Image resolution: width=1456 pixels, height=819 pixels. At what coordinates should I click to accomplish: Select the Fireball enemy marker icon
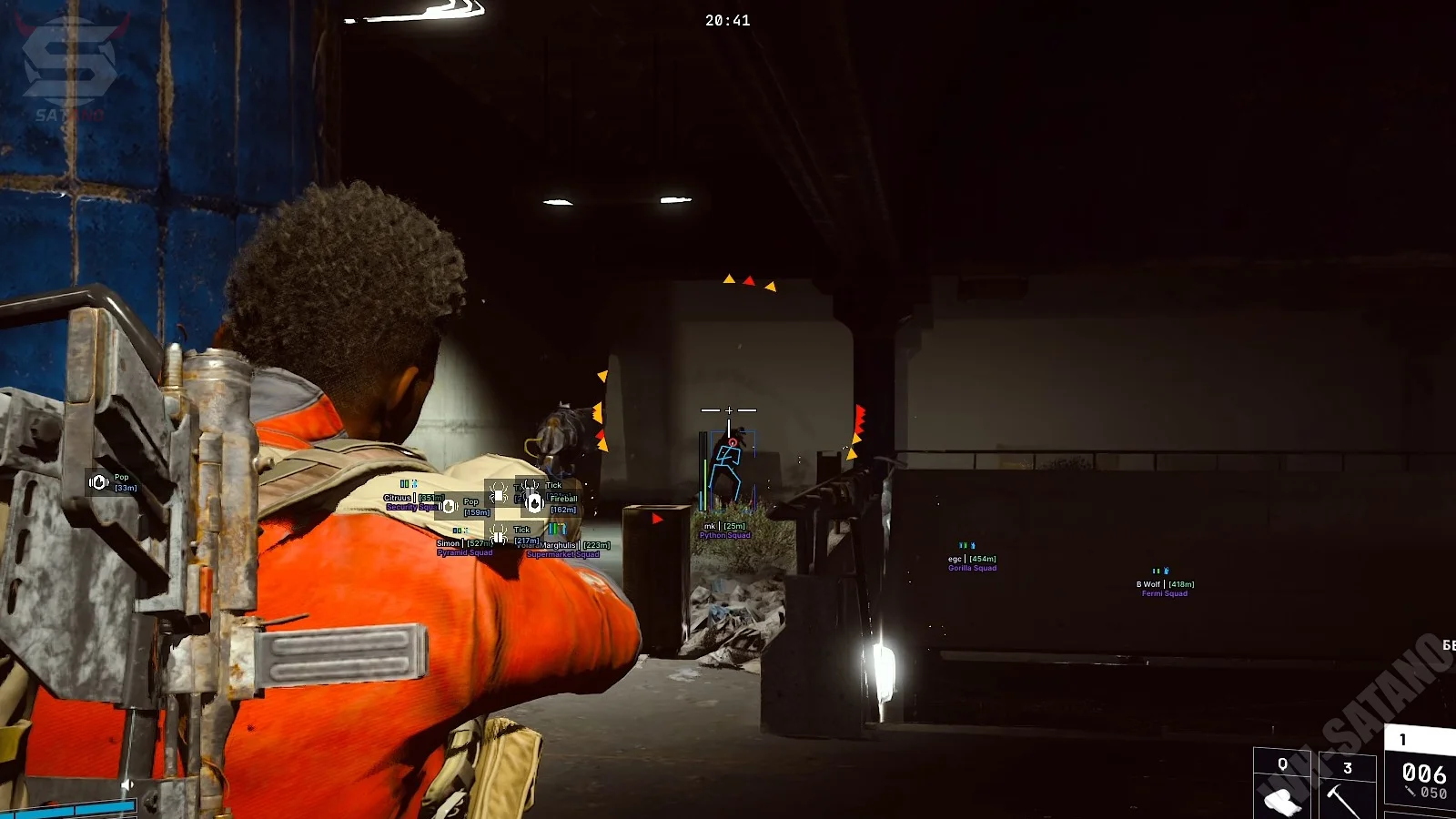[x=535, y=502]
